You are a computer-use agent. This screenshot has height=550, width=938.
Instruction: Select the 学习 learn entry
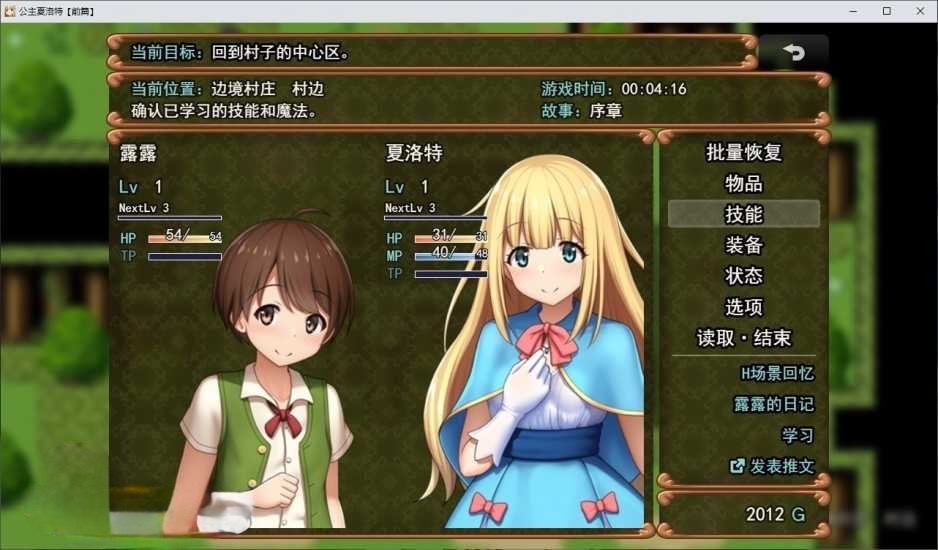point(797,435)
